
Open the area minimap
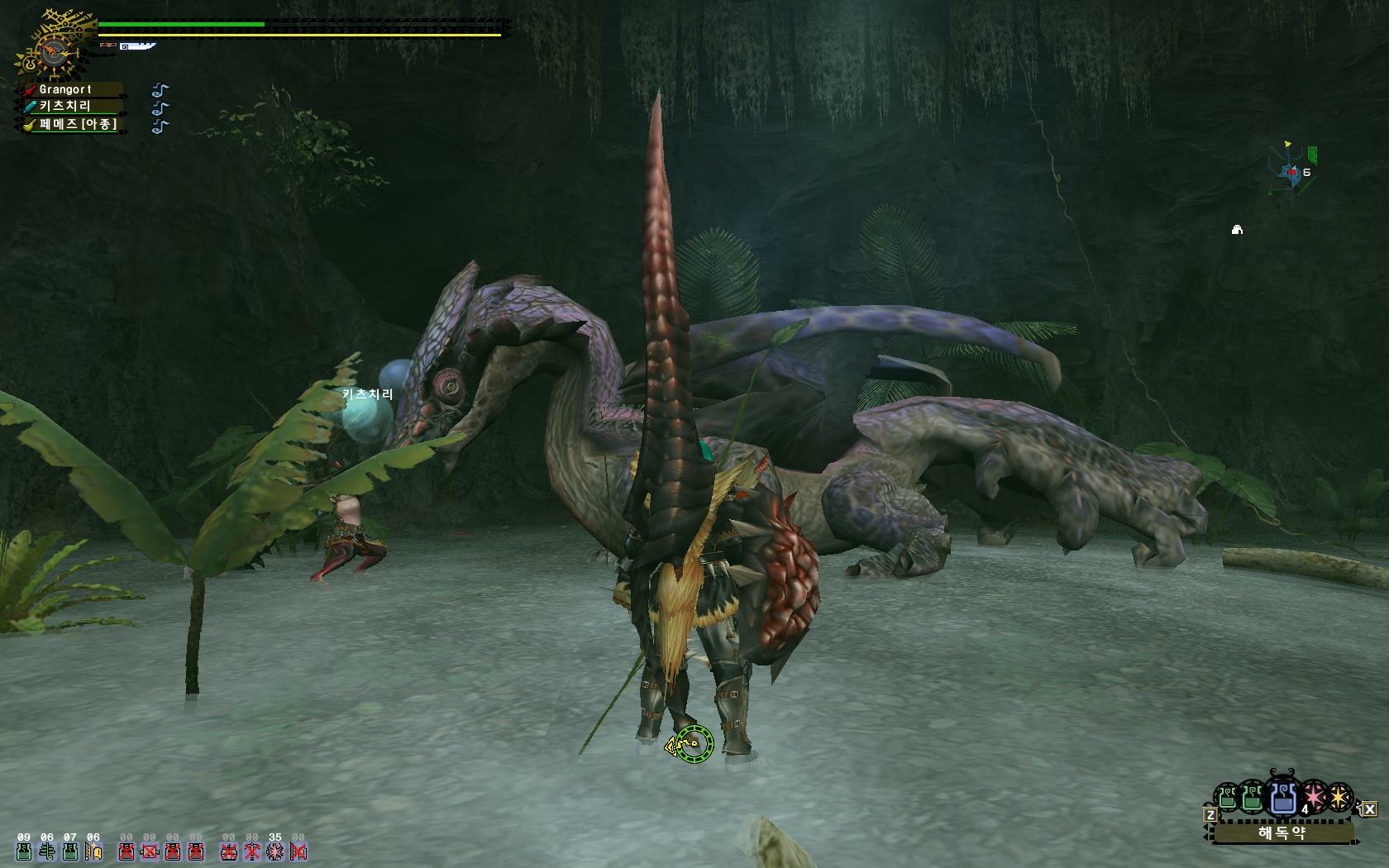(1292, 170)
